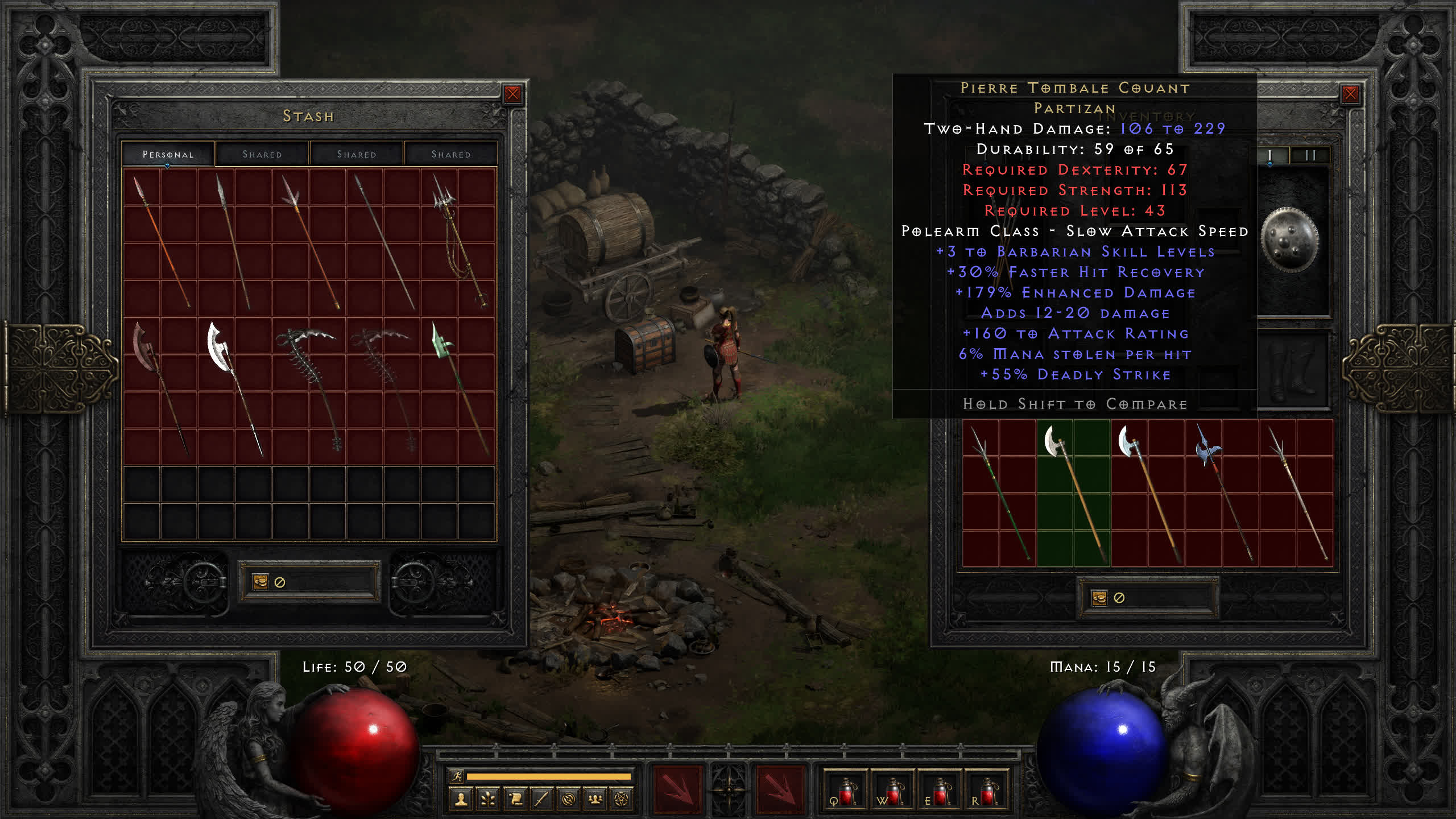Select the blue-headed halberd in inventory

point(1221,492)
